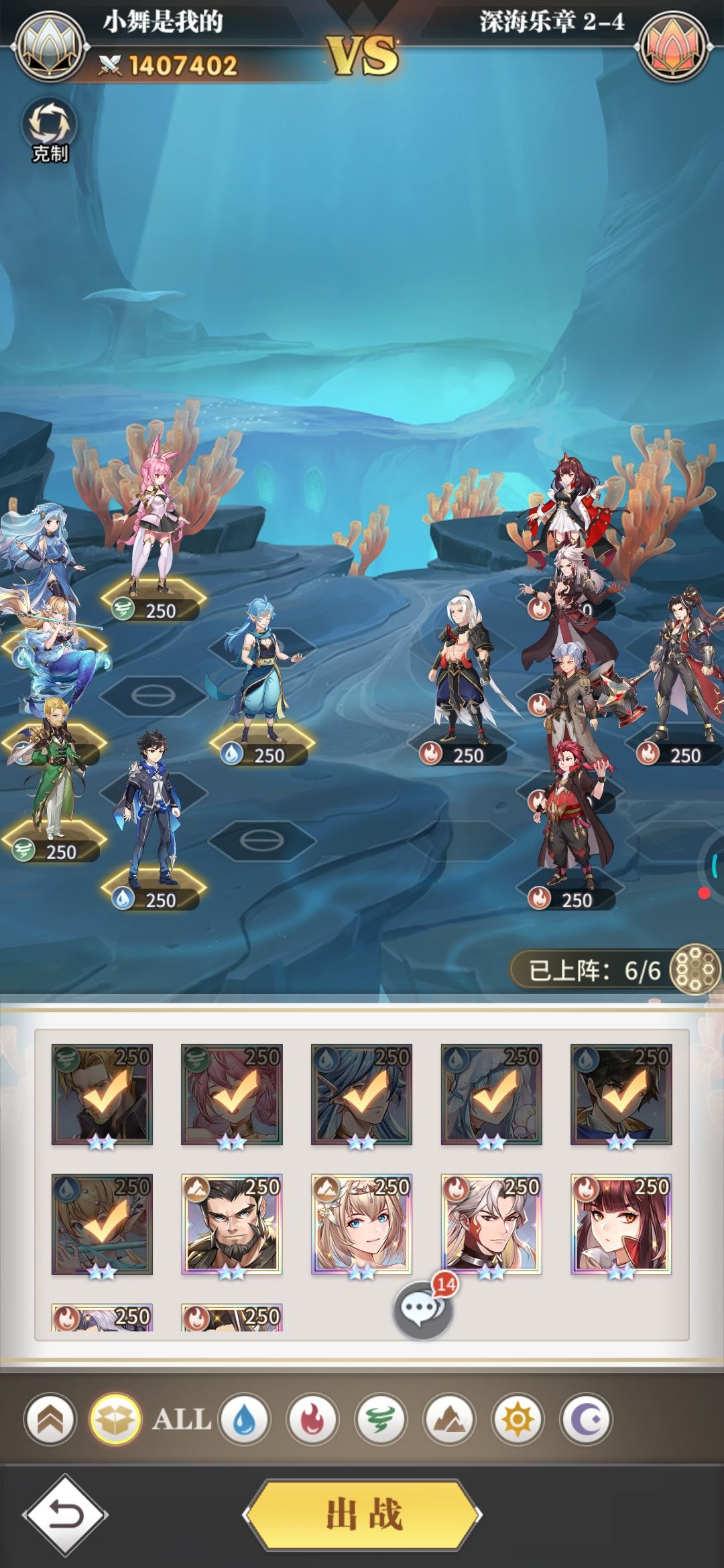Select the red-haired fire girl portrait
This screenshot has width=724, height=1568.
pos(621,1224)
